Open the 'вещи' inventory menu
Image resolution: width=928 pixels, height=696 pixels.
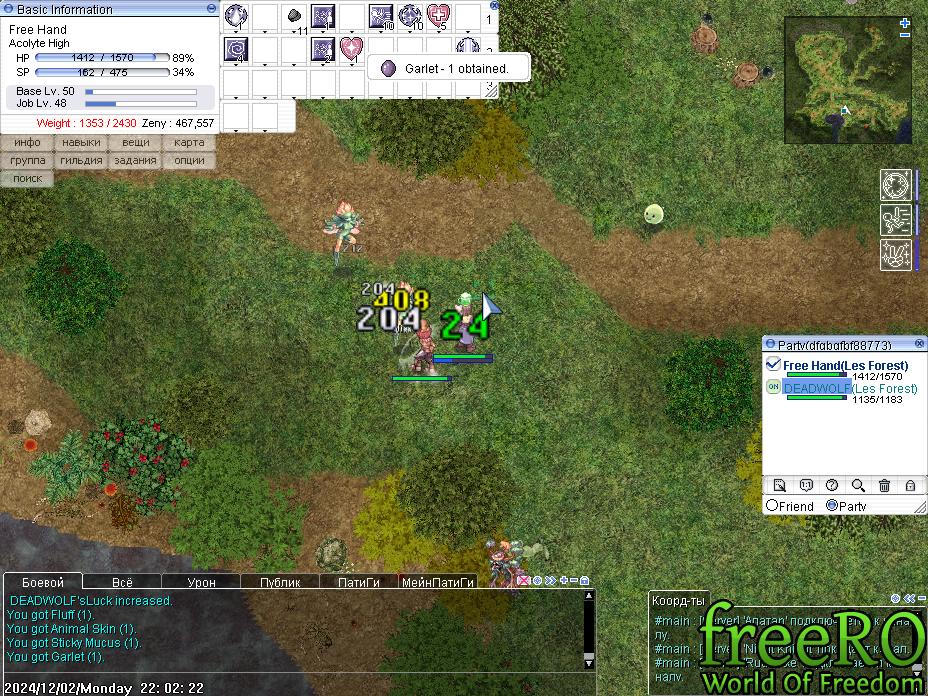[x=135, y=143]
